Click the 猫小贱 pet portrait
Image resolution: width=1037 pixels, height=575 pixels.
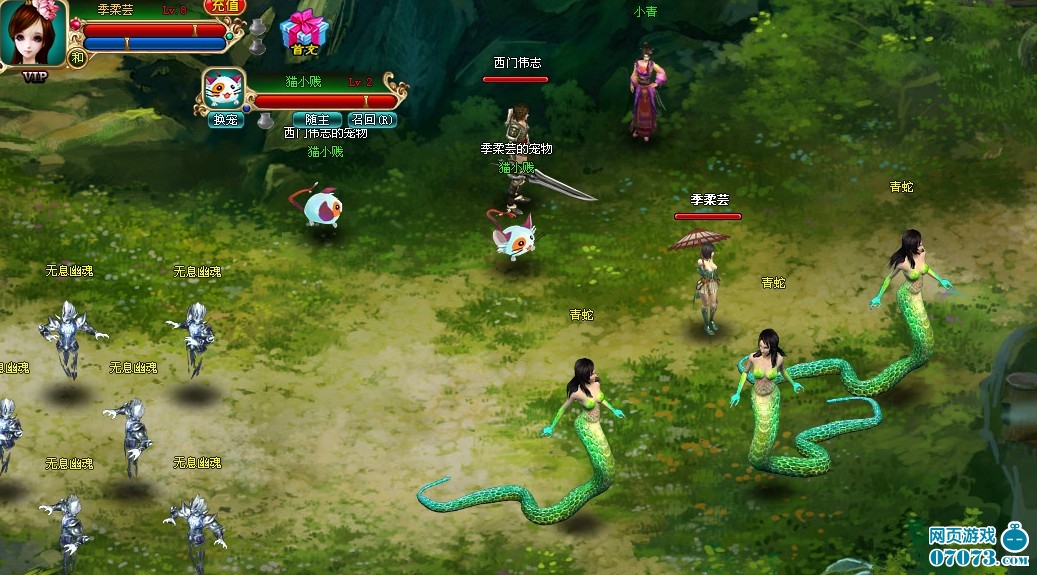pyautogui.click(x=223, y=90)
